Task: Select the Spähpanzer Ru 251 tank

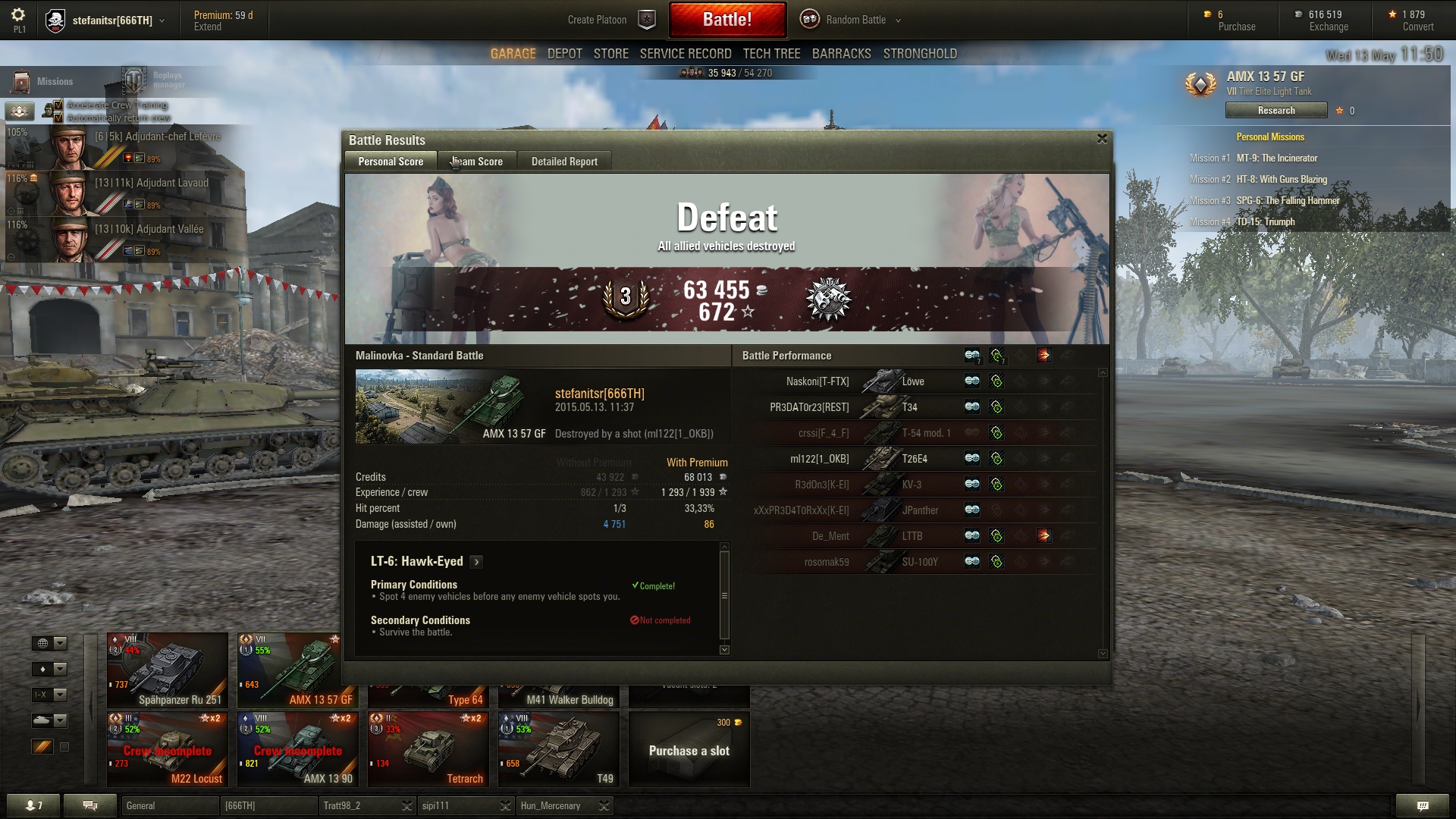Action: pos(168,670)
